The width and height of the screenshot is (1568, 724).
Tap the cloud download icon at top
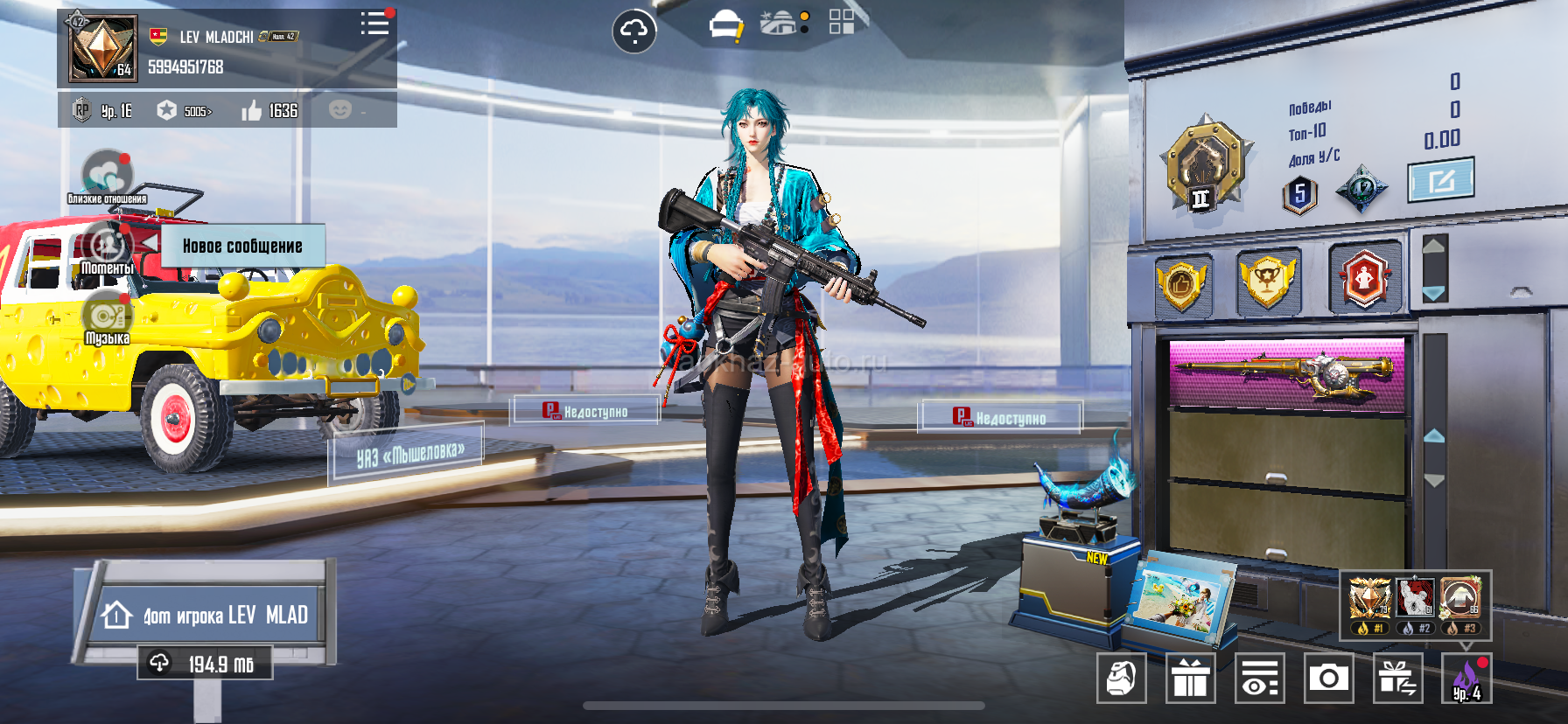click(633, 31)
